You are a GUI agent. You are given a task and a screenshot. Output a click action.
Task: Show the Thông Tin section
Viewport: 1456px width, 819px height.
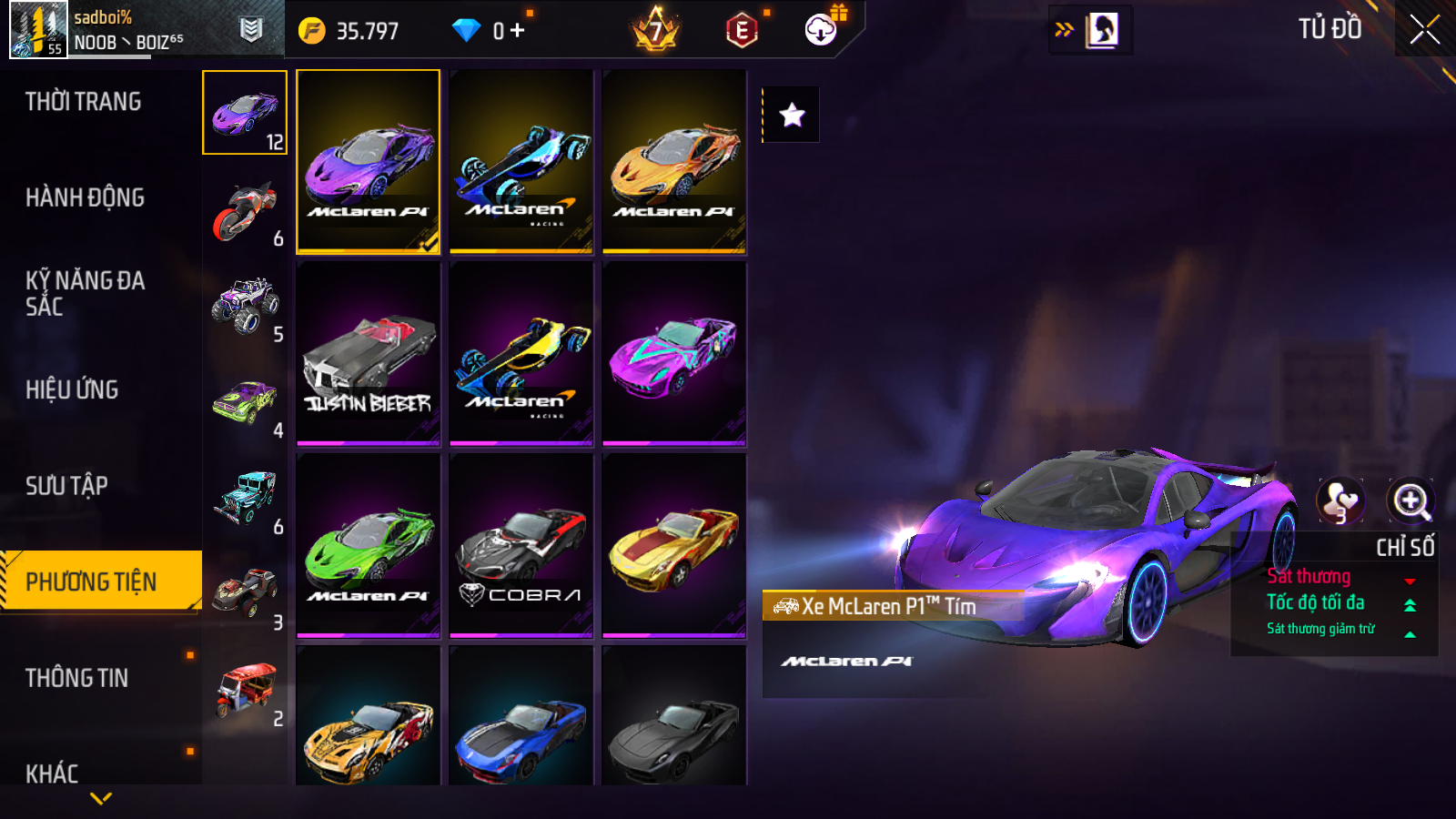[x=76, y=678]
